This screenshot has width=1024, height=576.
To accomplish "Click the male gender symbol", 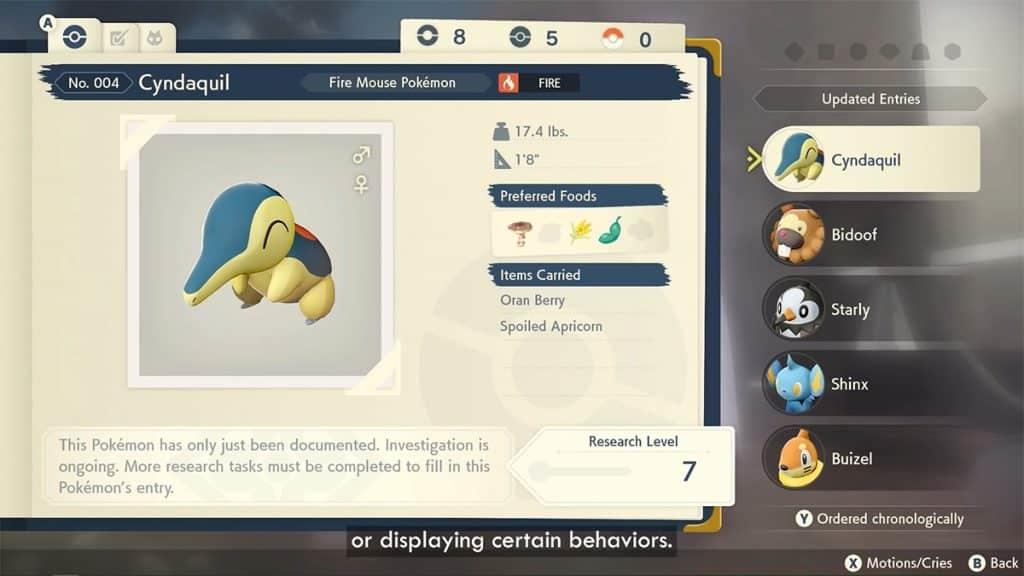I will 361,155.
